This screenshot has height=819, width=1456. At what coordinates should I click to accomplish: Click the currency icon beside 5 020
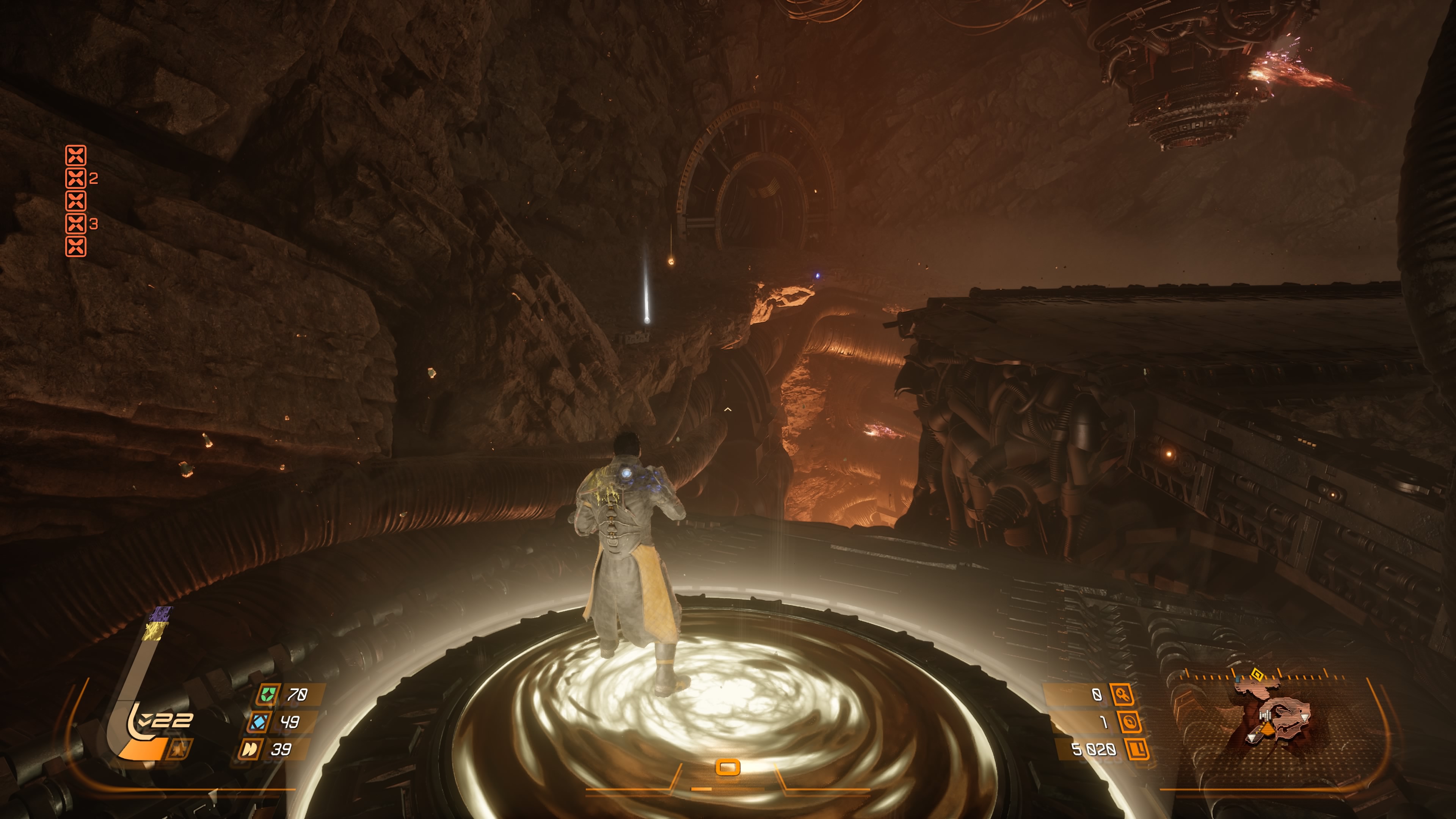(1137, 750)
